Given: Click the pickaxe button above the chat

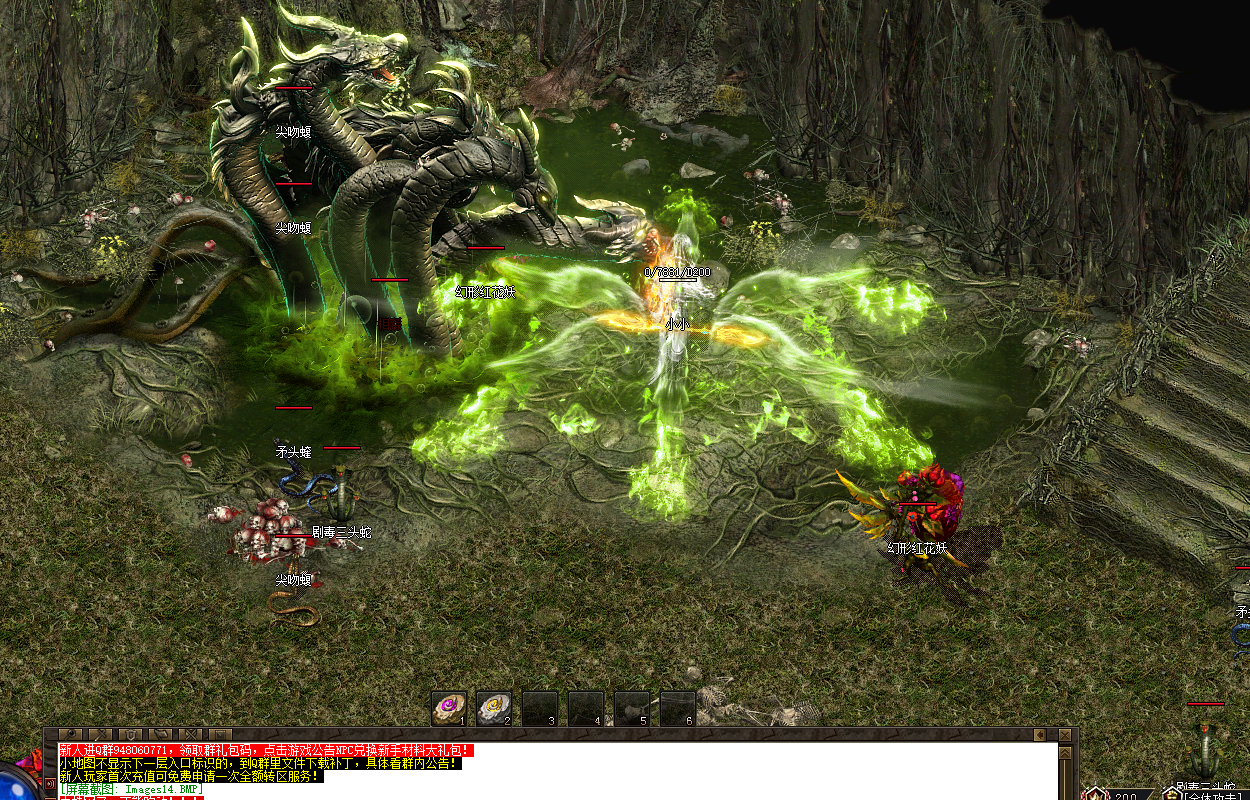Looking at the screenshot, I should (x=100, y=735).
